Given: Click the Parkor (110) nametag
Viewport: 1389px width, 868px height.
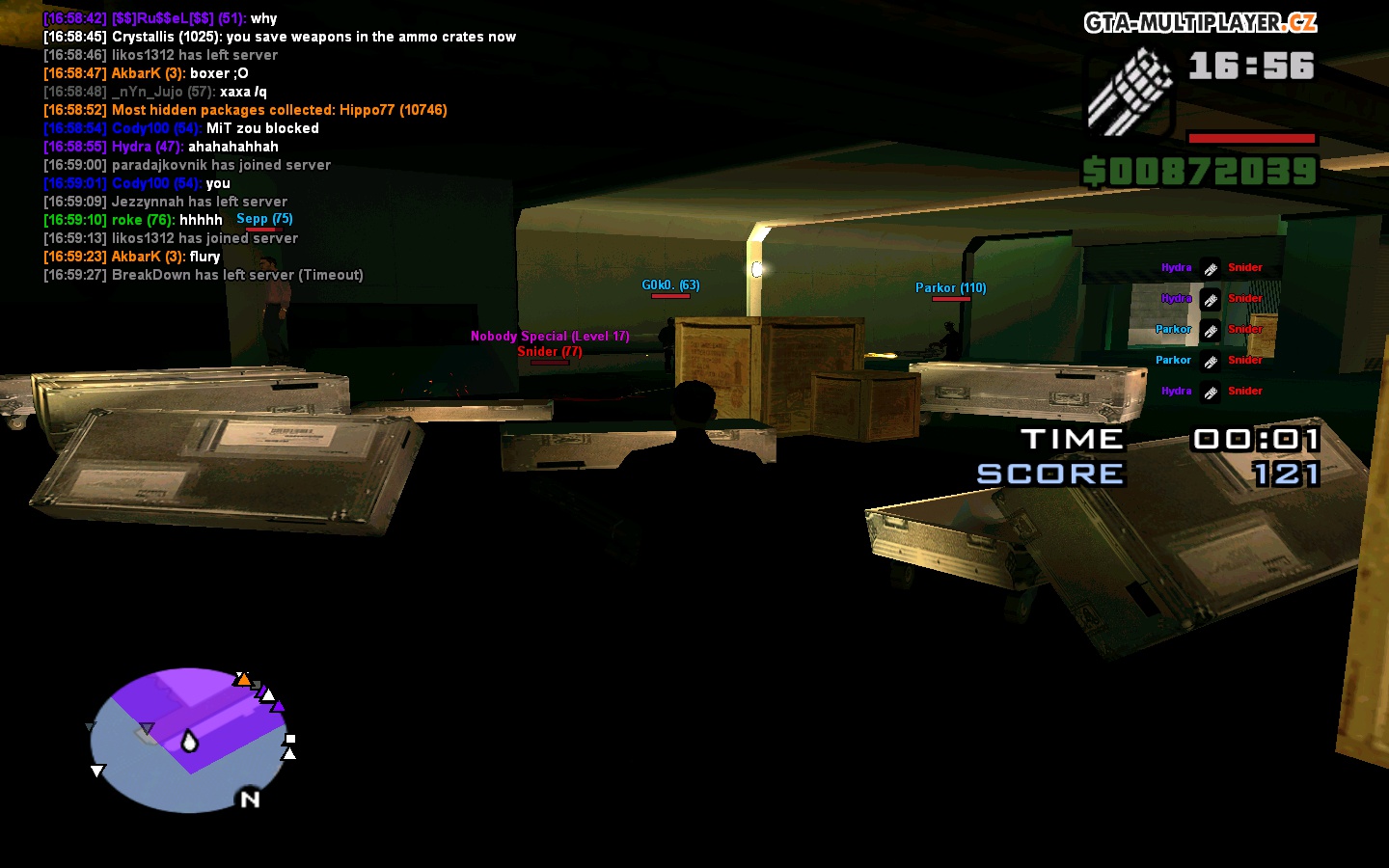Looking at the screenshot, I should click(x=950, y=287).
